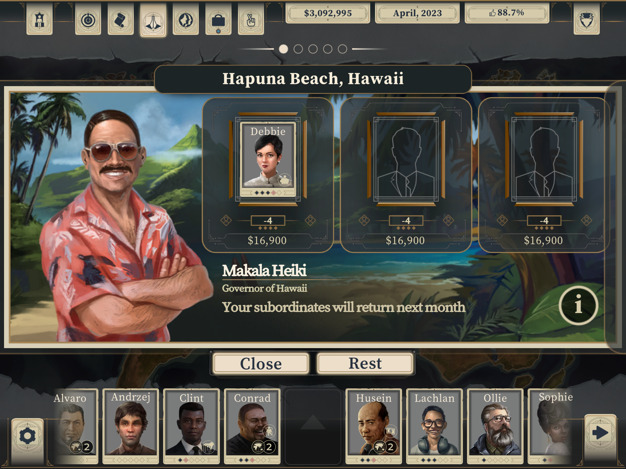Click the Rest button
626x469 pixels.
[365, 364]
